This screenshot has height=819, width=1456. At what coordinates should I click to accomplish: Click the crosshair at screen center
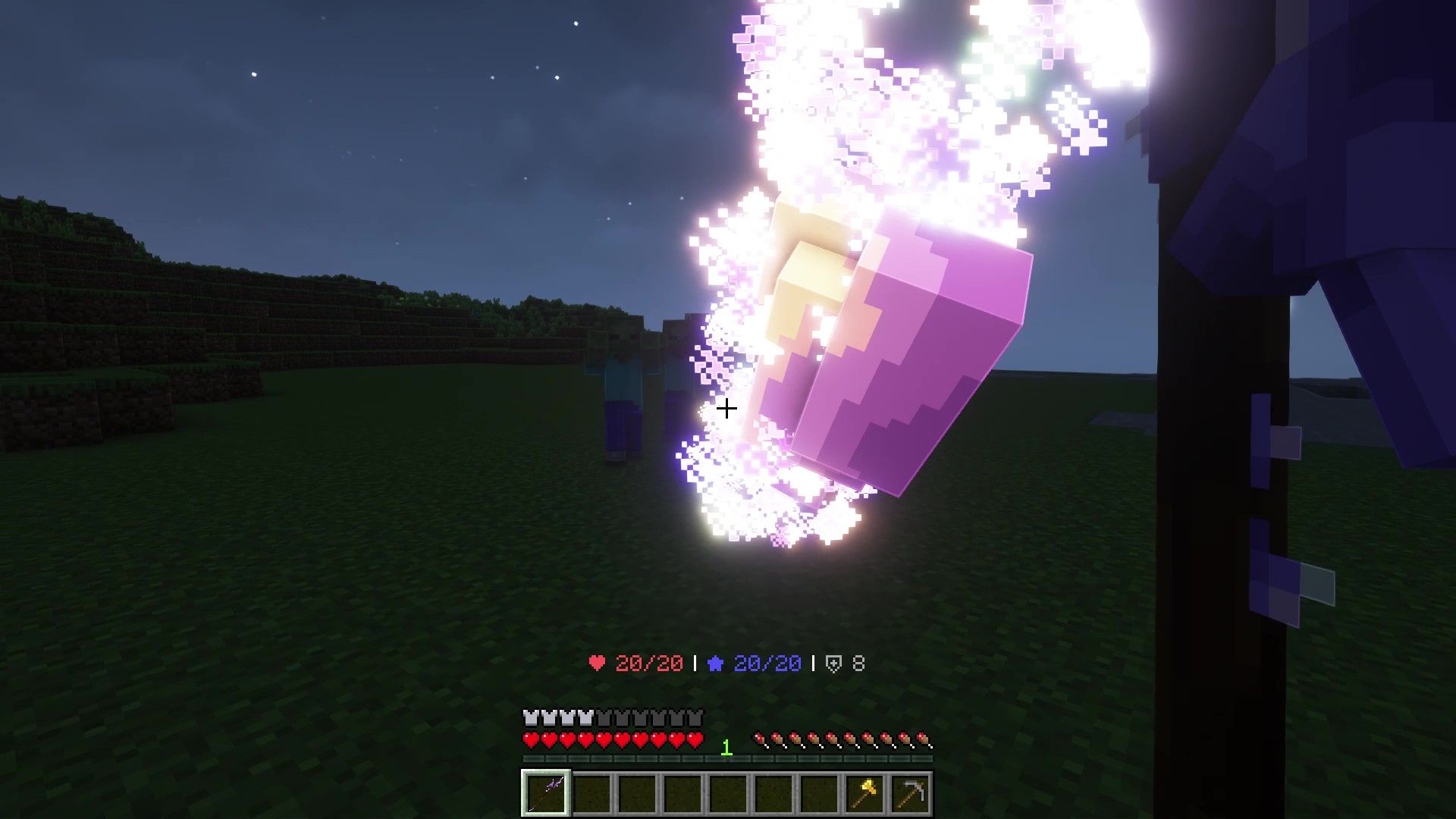[726, 409]
